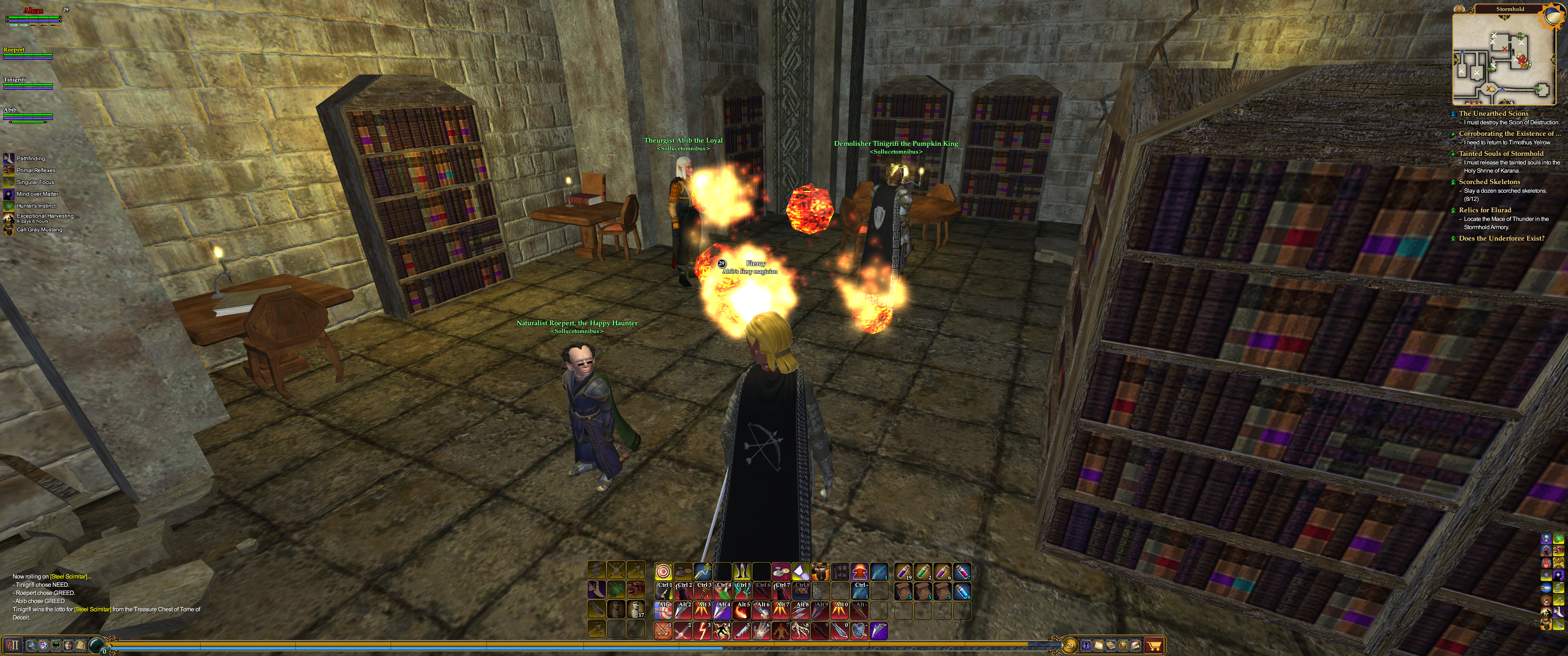The image size is (1568, 656).
Task: Select the Scorched Skeletons quest tracker entry
Action: (1489, 181)
